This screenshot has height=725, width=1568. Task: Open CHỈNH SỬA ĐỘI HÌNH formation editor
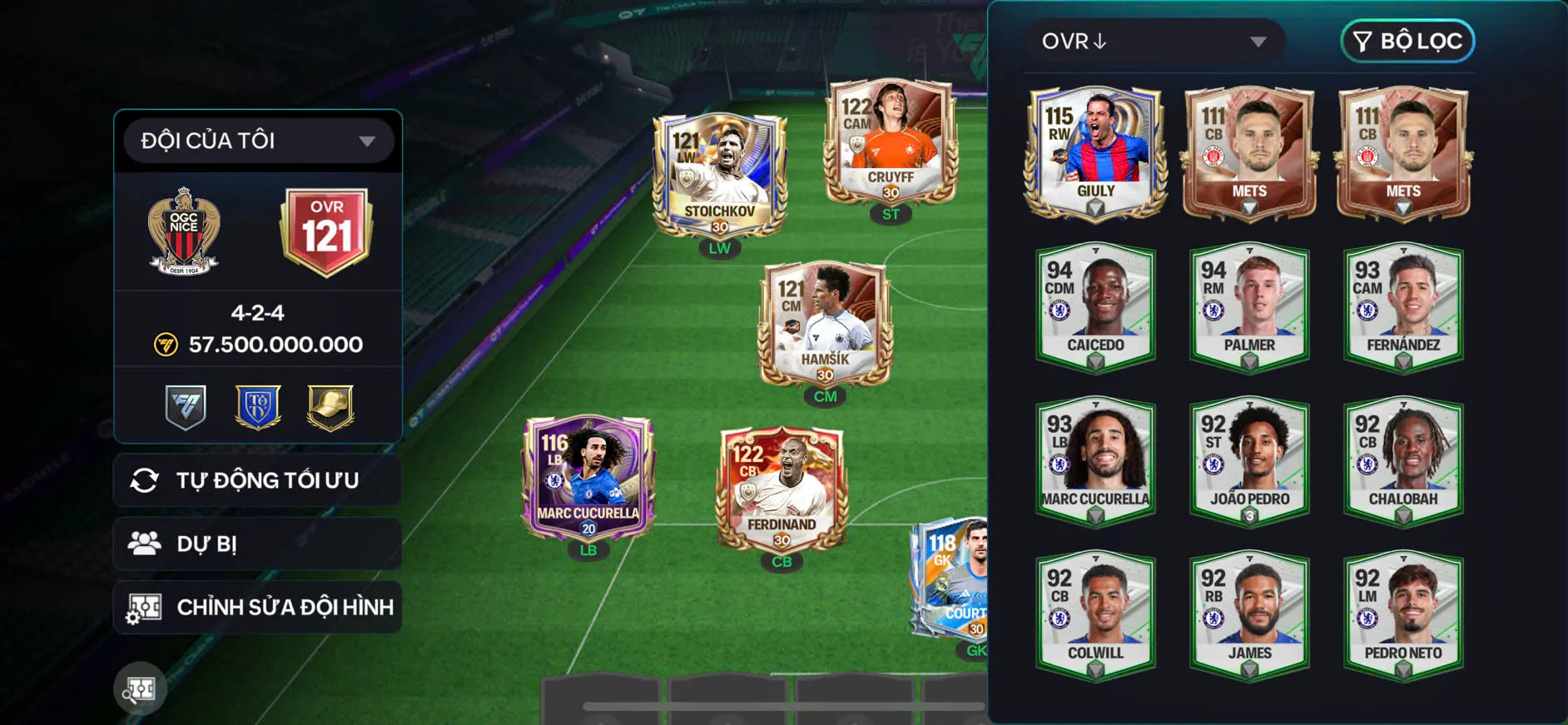click(258, 607)
